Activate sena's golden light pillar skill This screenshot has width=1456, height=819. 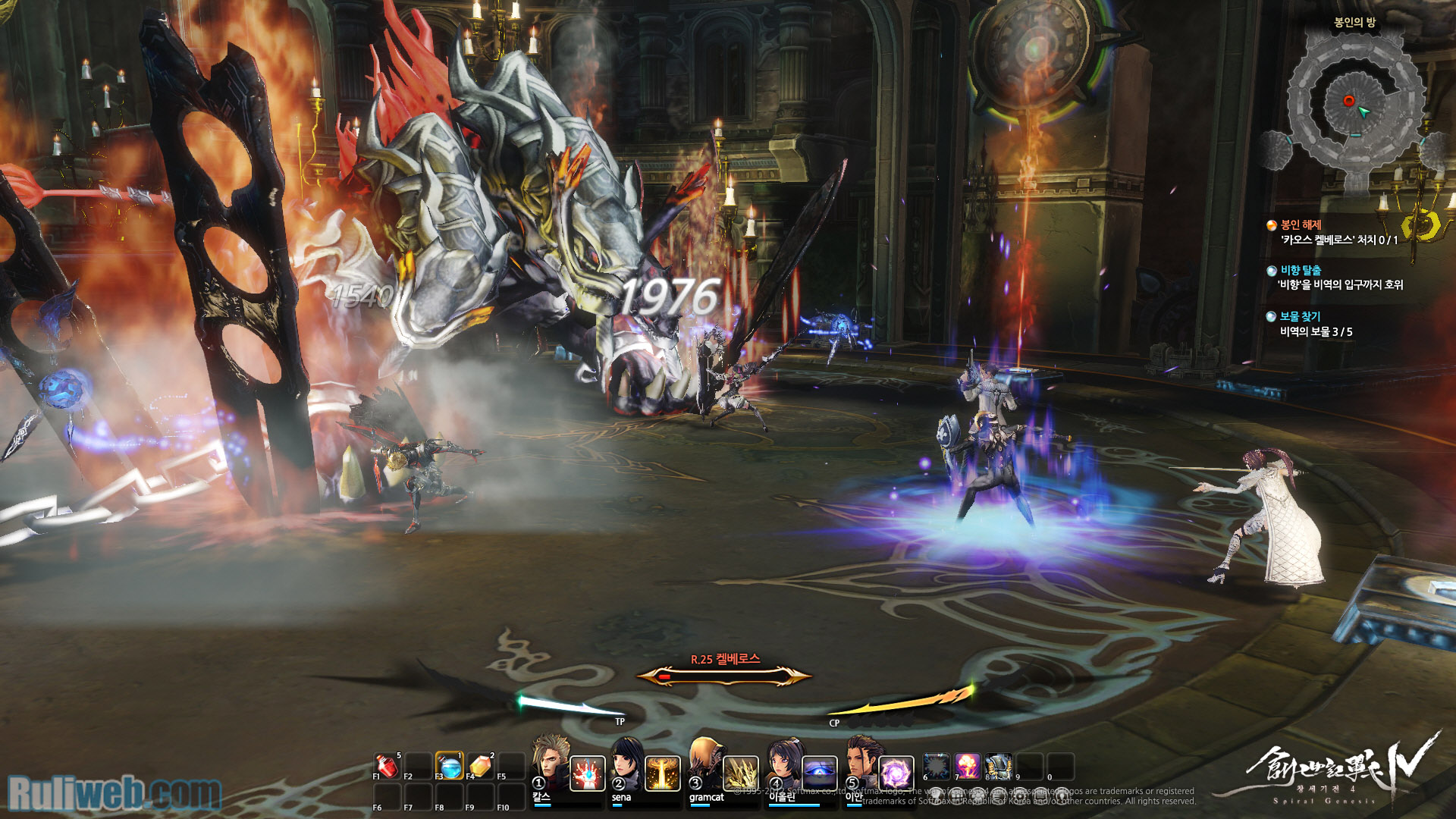tap(663, 773)
